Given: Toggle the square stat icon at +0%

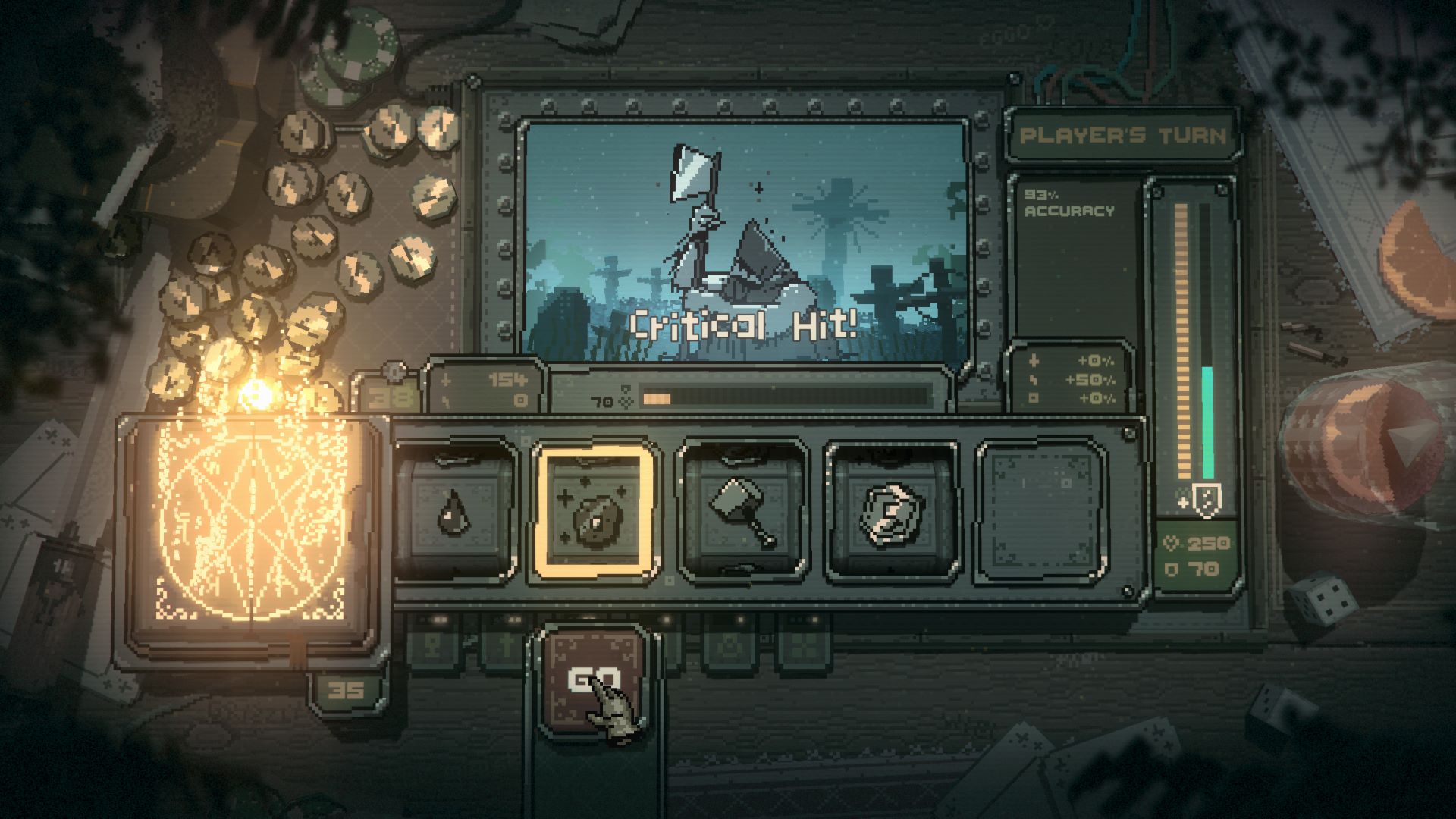Looking at the screenshot, I should [x=1034, y=397].
